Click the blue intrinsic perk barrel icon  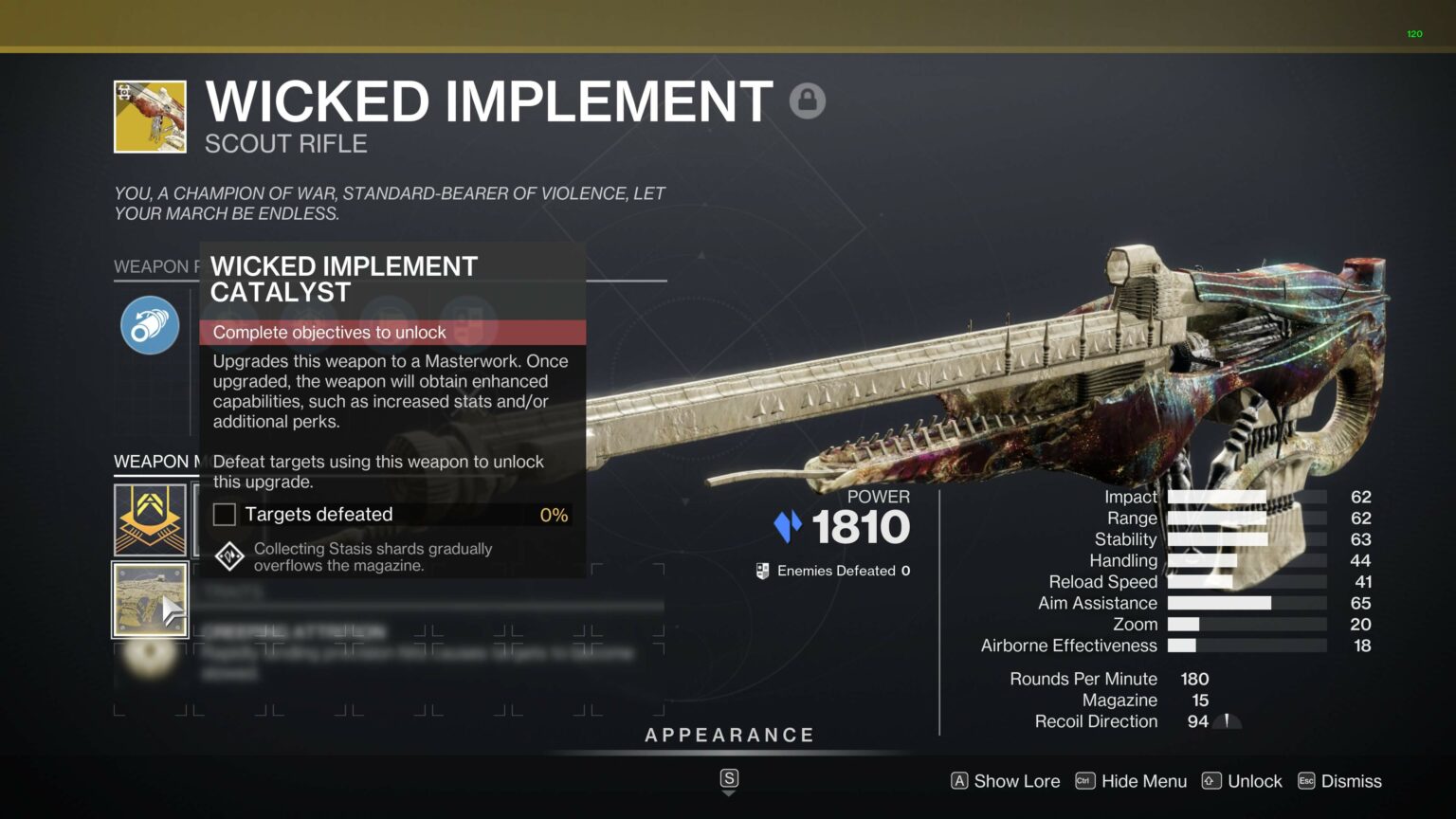(149, 325)
